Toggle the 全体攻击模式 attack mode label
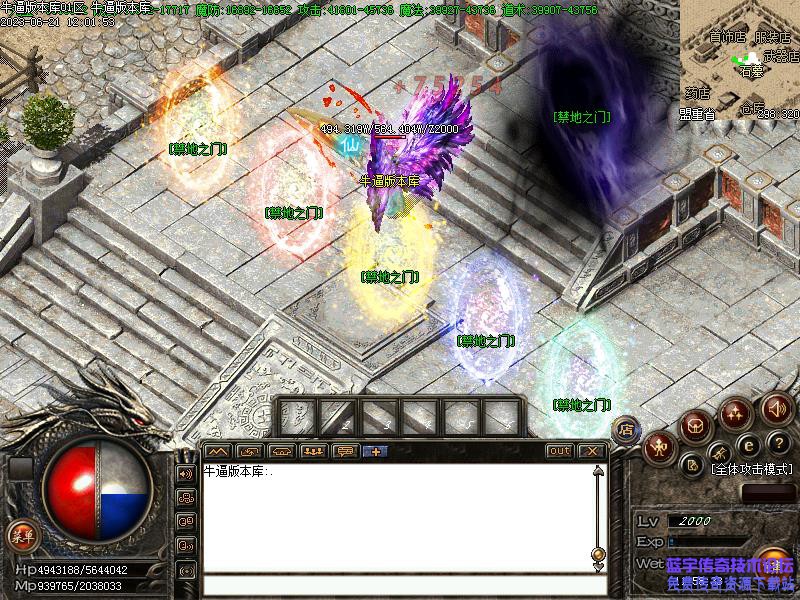 point(750,468)
